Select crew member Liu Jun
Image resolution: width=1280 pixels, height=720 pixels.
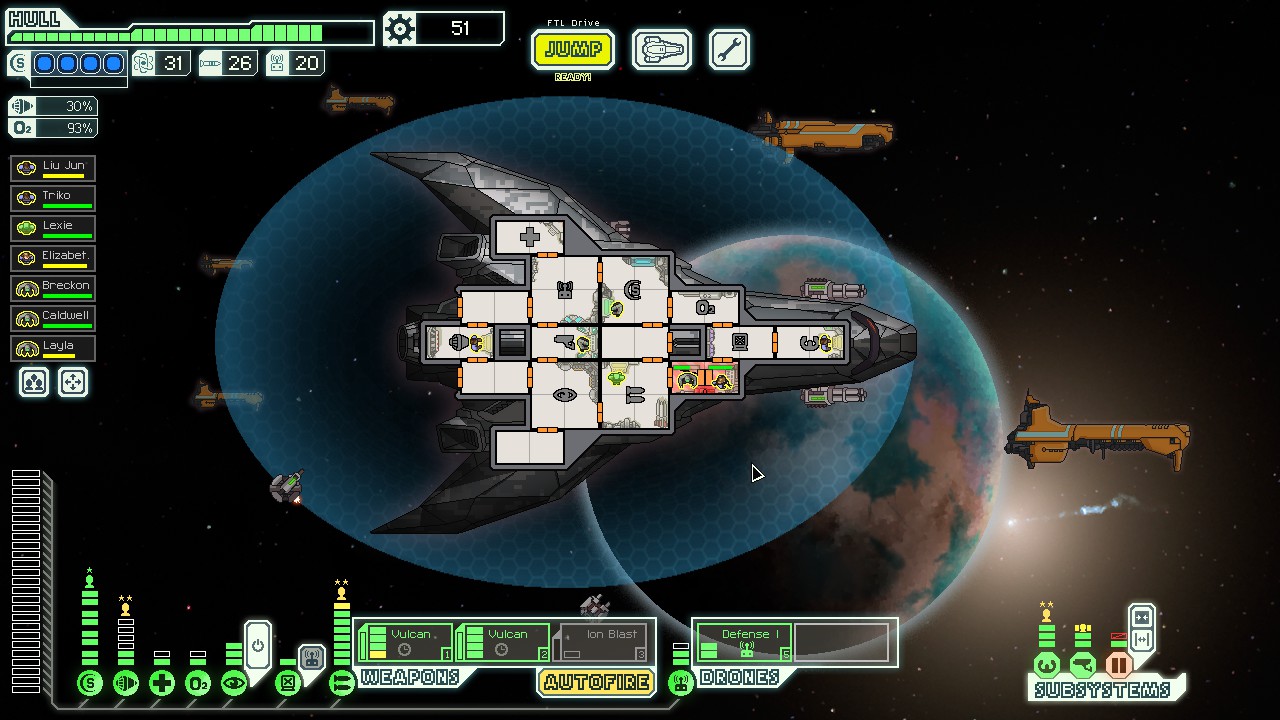point(53,168)
